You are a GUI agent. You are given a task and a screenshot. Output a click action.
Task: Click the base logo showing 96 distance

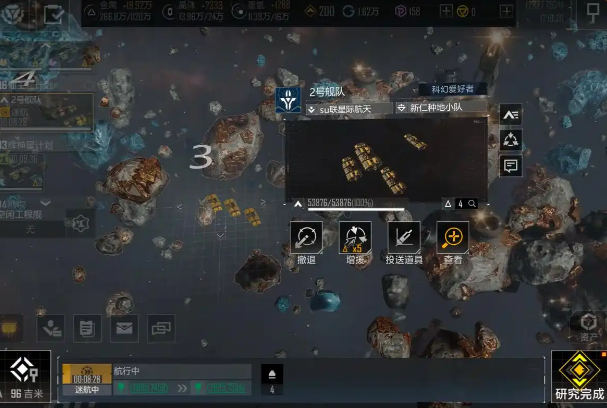point(24,377)
